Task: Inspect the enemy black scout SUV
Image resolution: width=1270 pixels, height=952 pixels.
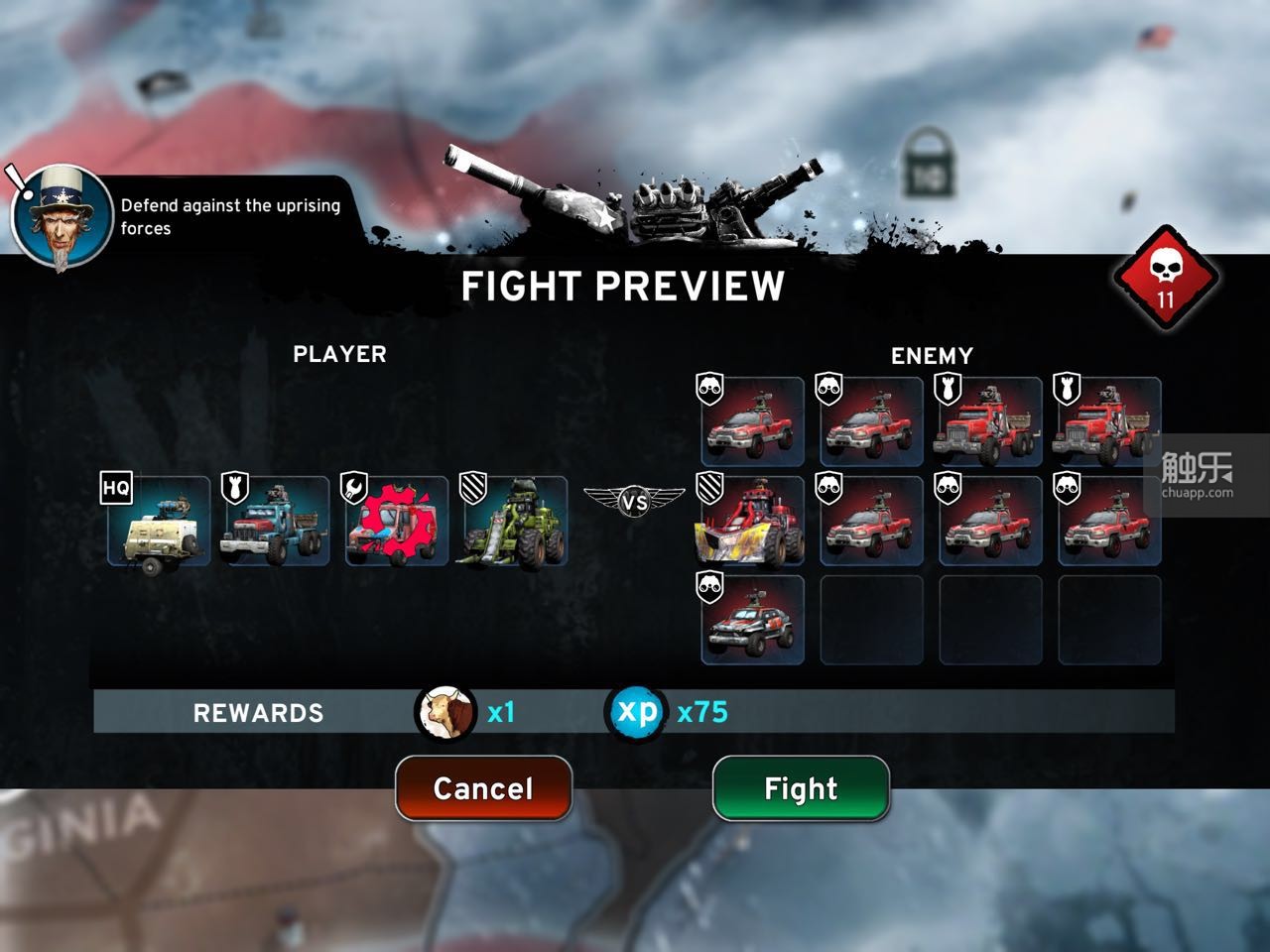Action: point(752,620)
